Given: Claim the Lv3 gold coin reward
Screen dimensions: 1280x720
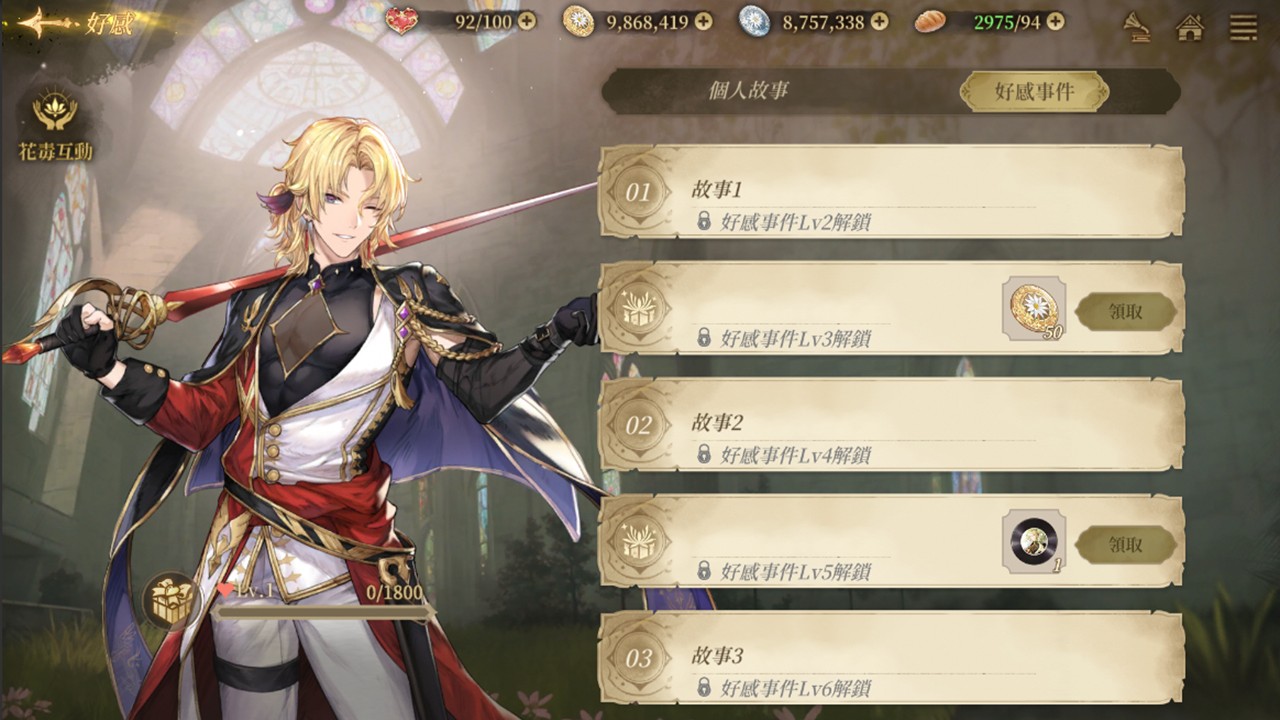Looking at the screenshot, I should pyautogui.click(x=1125, y=312).
